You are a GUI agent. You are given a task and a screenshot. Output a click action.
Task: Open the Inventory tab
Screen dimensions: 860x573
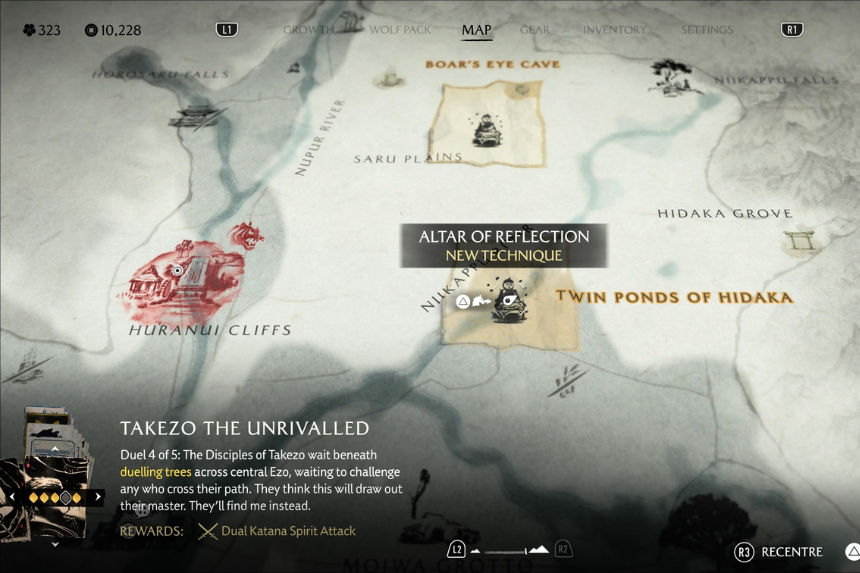tap(614, 30)
